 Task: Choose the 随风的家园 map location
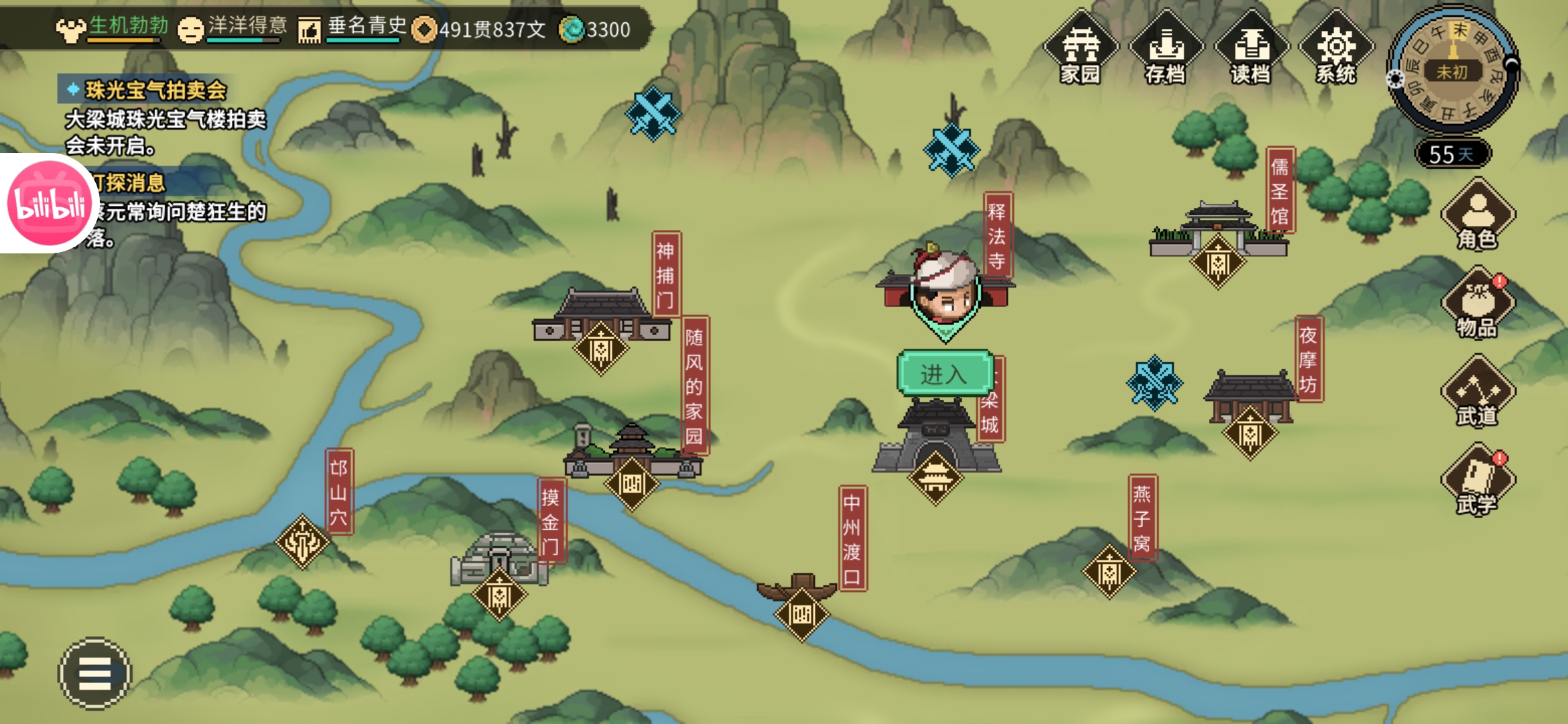pyautogui.click(x=631, y=483)
